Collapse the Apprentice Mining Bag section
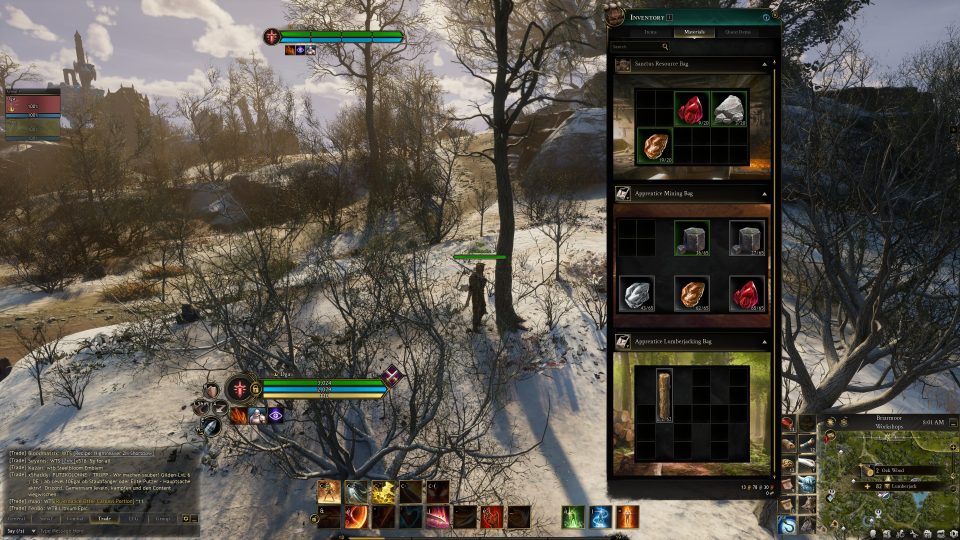This screenshot has width=960, height=540. (764, 191)
